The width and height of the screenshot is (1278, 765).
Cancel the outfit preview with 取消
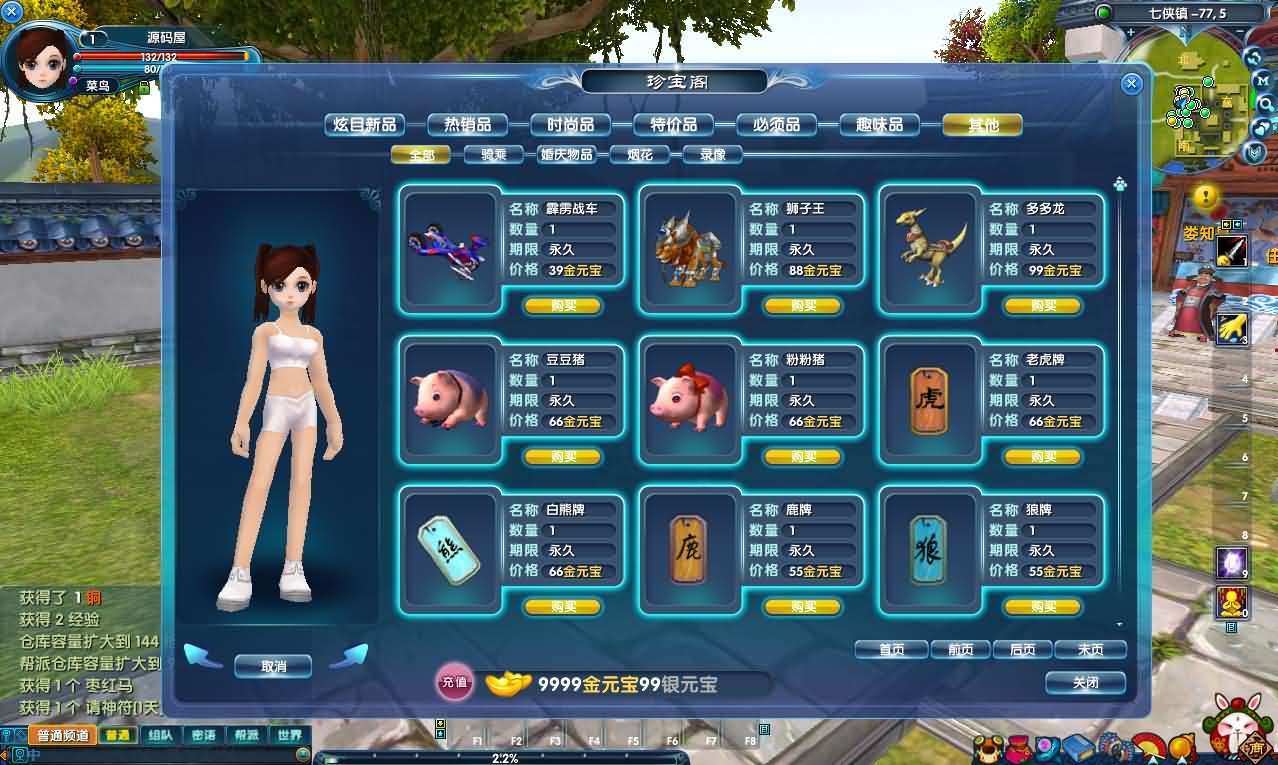[x=273, y=666]
